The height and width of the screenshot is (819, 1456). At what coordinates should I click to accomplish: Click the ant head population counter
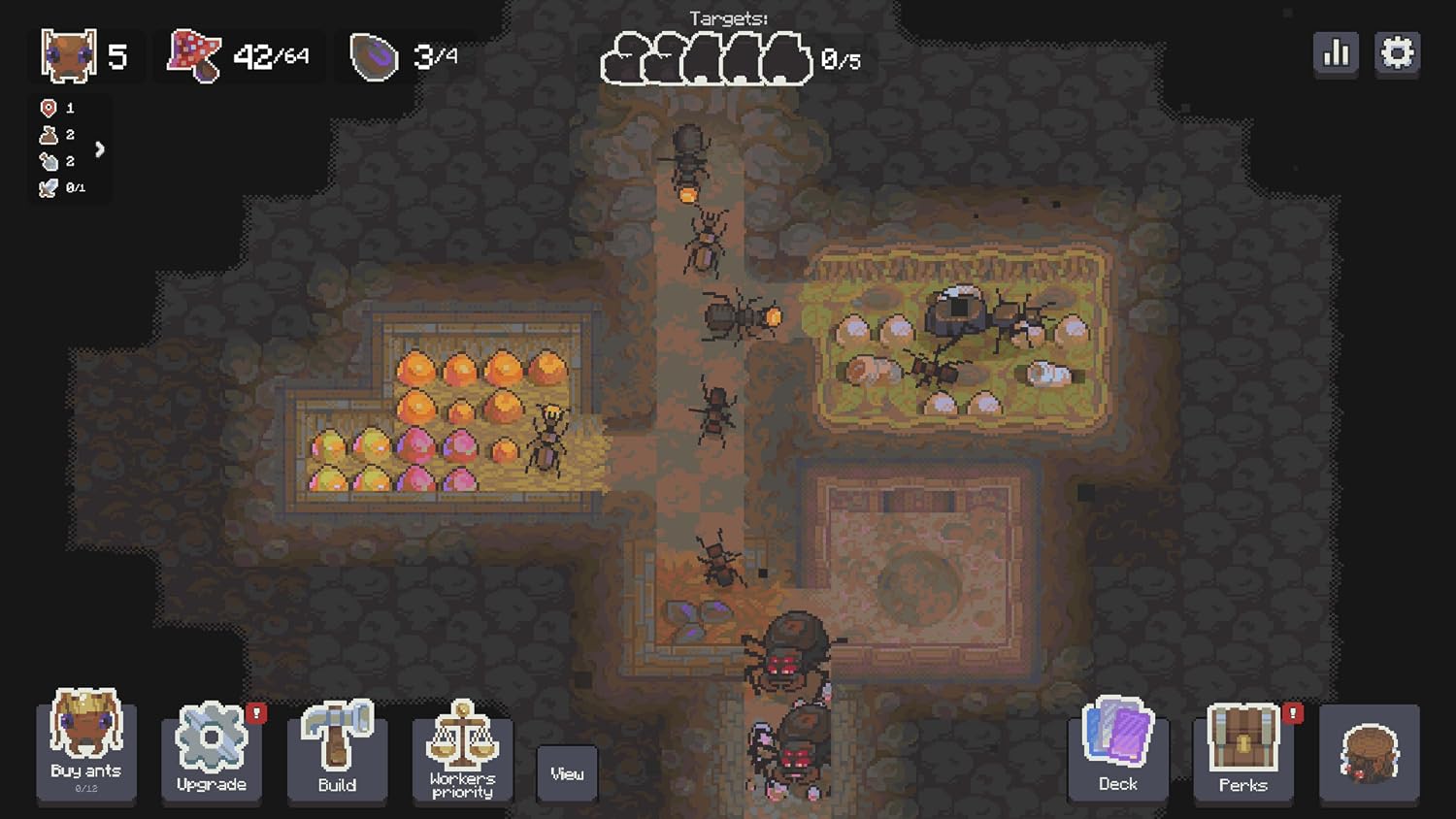pyautogui.click(x=85, y=55)
